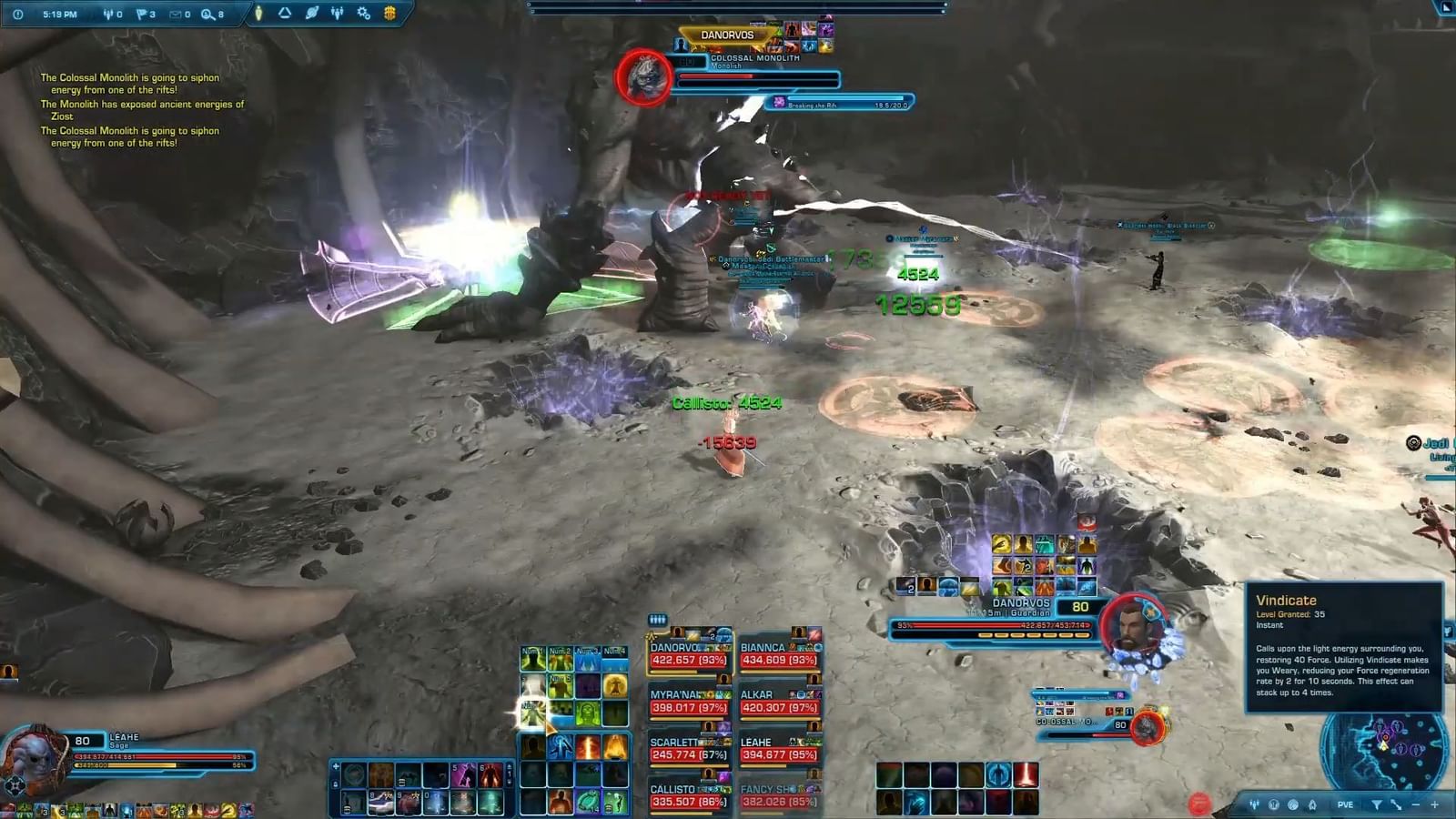
Task: Click the exclamation alert icon at top left
Action: [17, 15]
